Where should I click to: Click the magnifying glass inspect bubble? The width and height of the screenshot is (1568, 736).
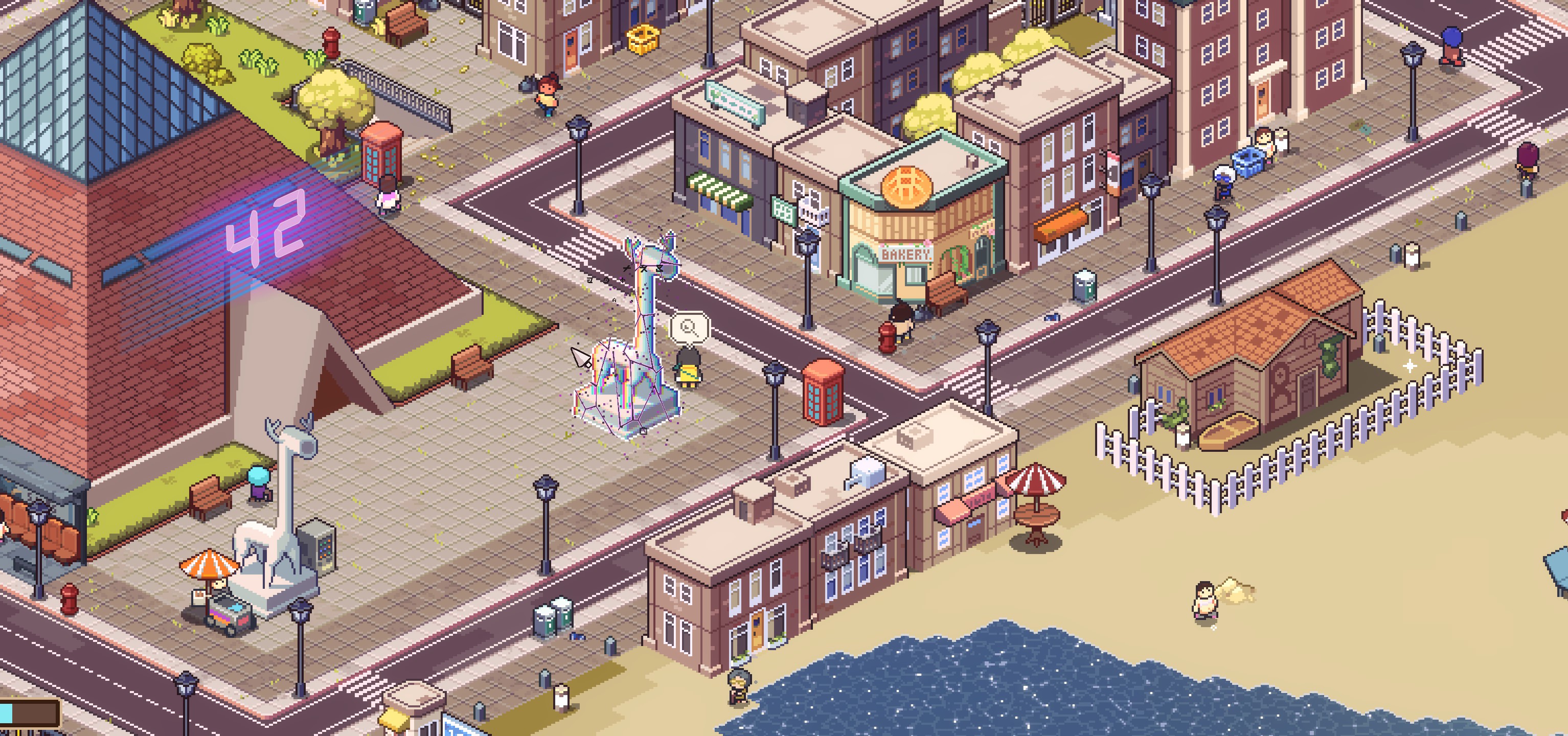(x=689, y=328)
